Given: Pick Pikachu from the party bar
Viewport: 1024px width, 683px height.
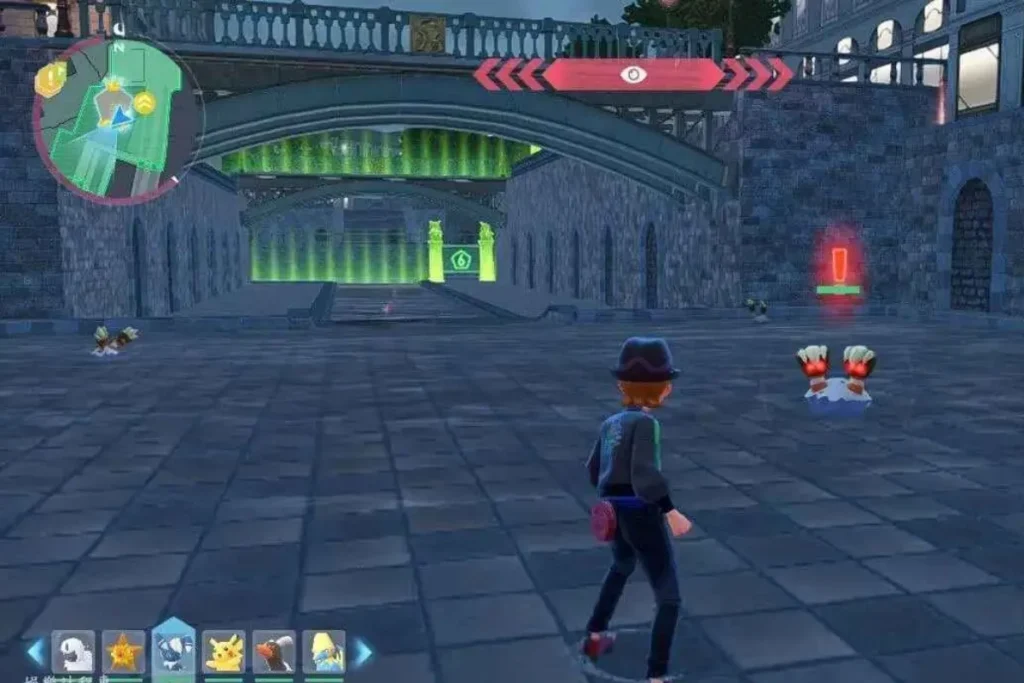Looking at the screenshot, I should click(x=224, y=652).
